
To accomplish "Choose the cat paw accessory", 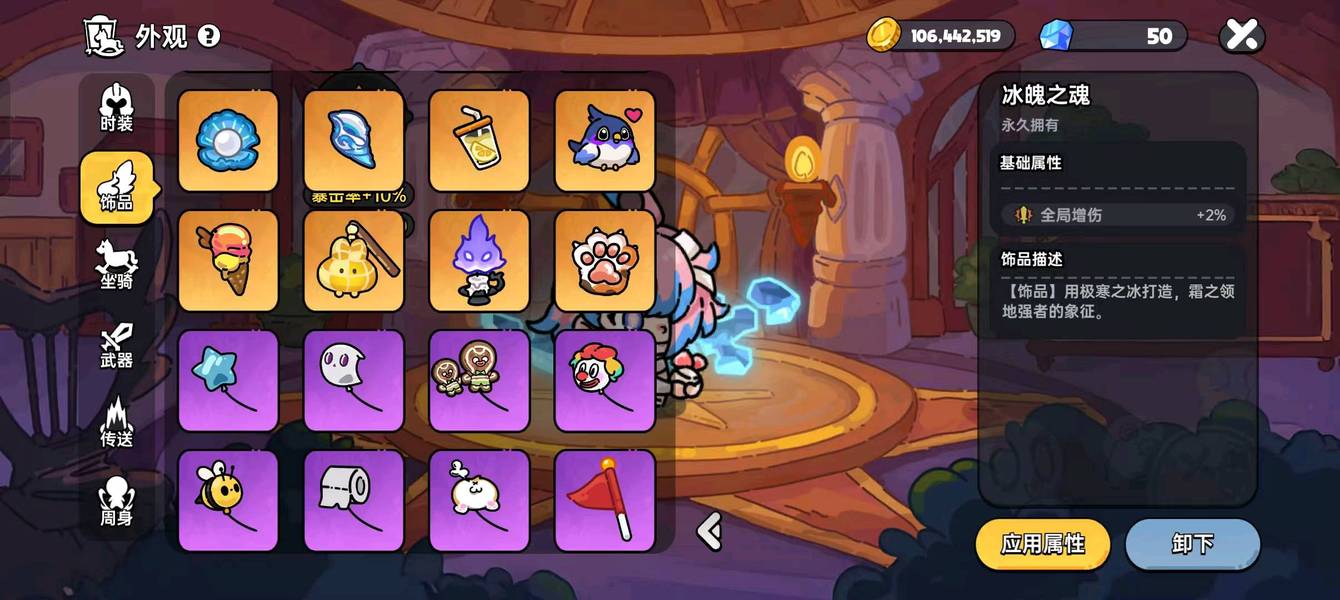I will click(x=605, y=261).
